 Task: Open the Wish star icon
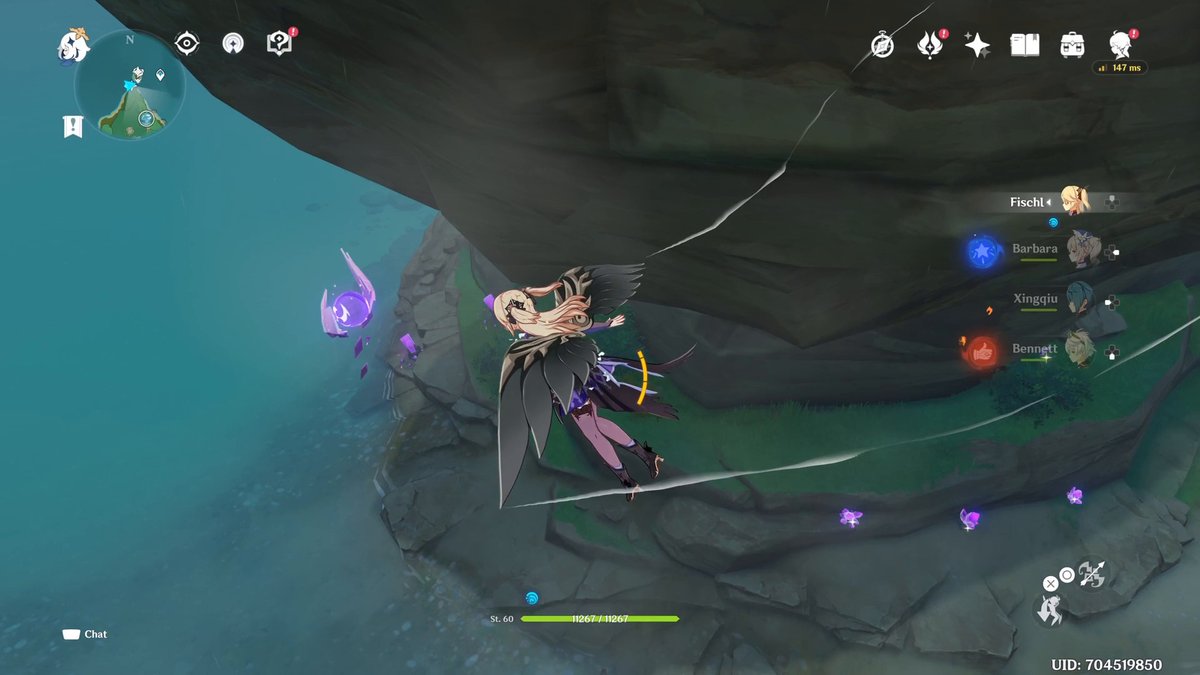(977, 45)
